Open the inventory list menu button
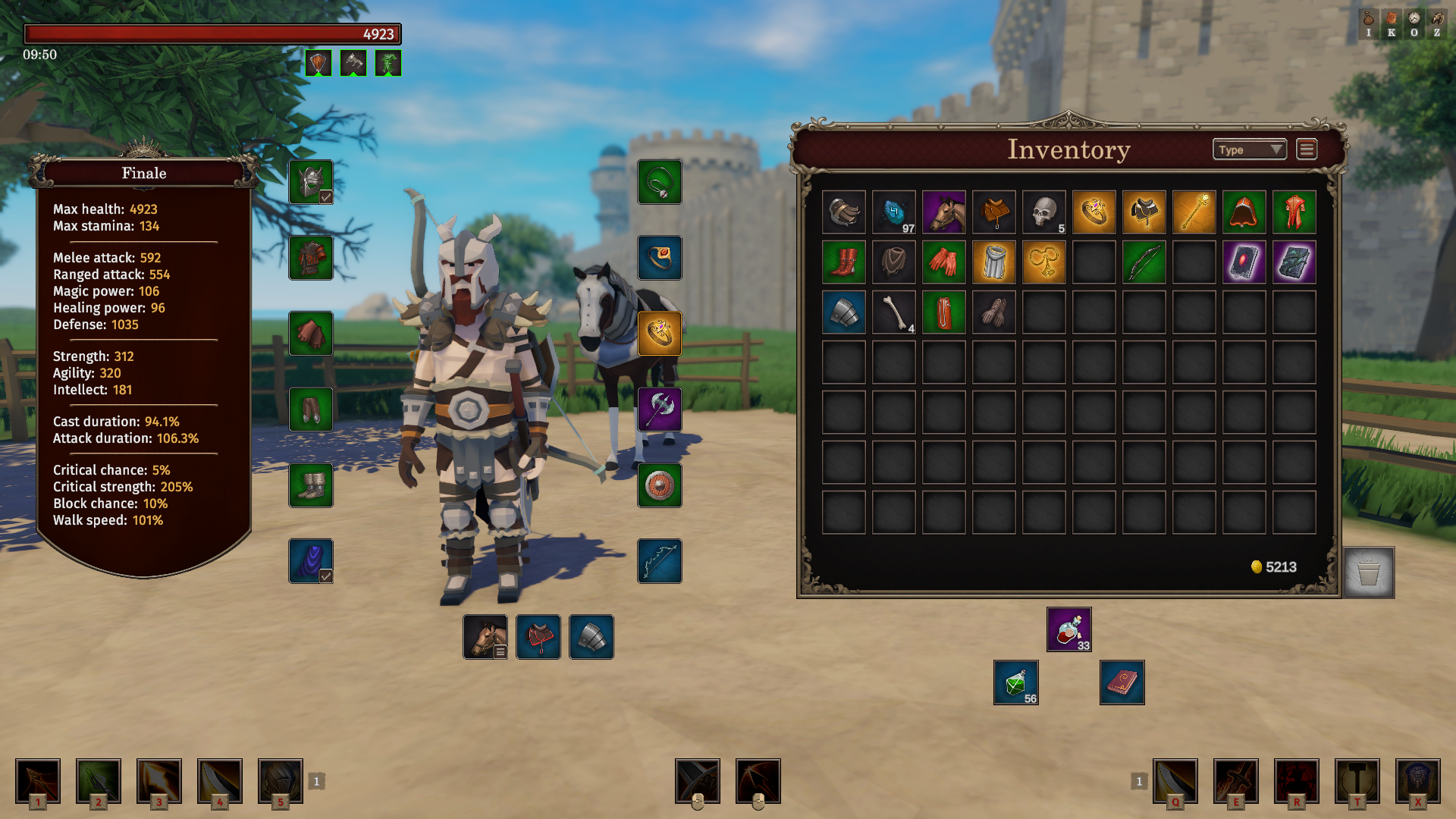The width and height of the screenshot is (1456, 819). click(1307, 150)
